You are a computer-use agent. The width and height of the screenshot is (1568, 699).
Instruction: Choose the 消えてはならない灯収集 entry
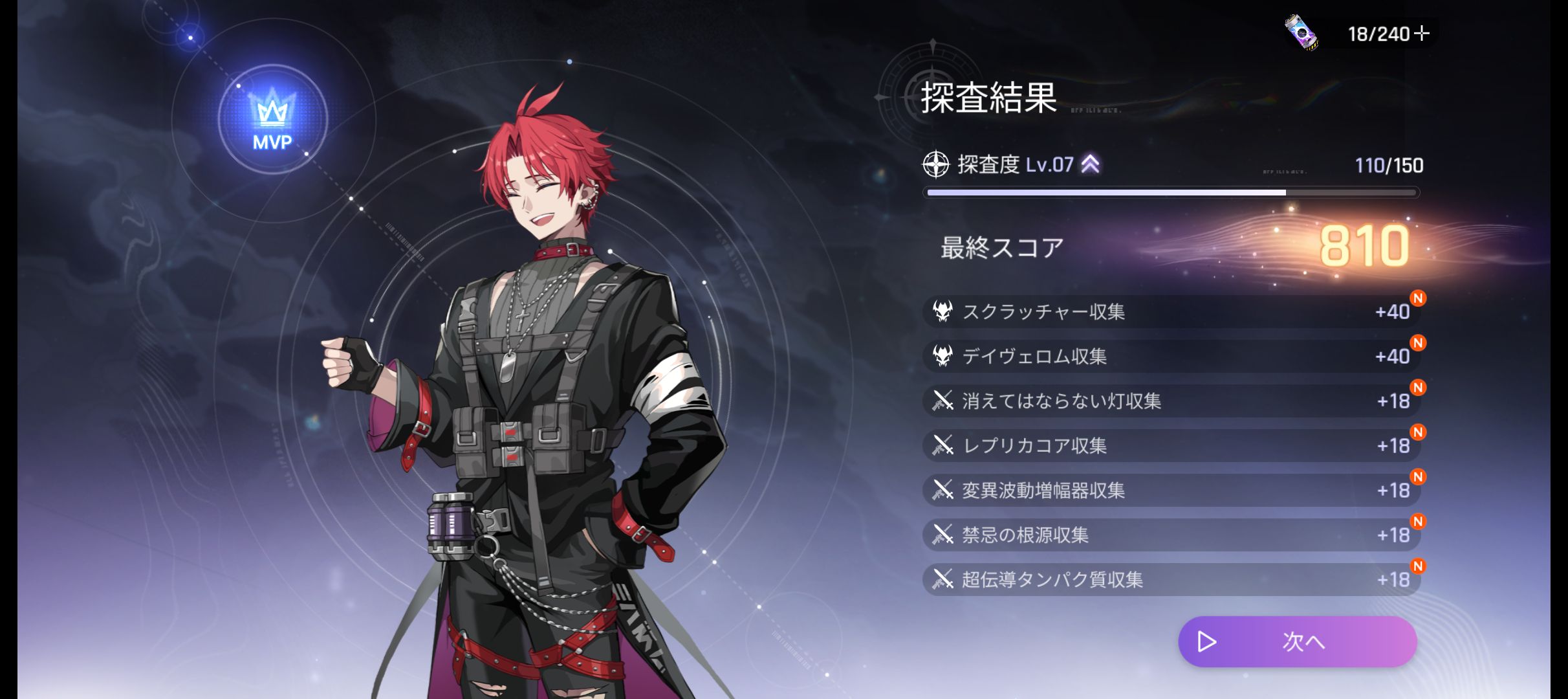pos(1171,401)
